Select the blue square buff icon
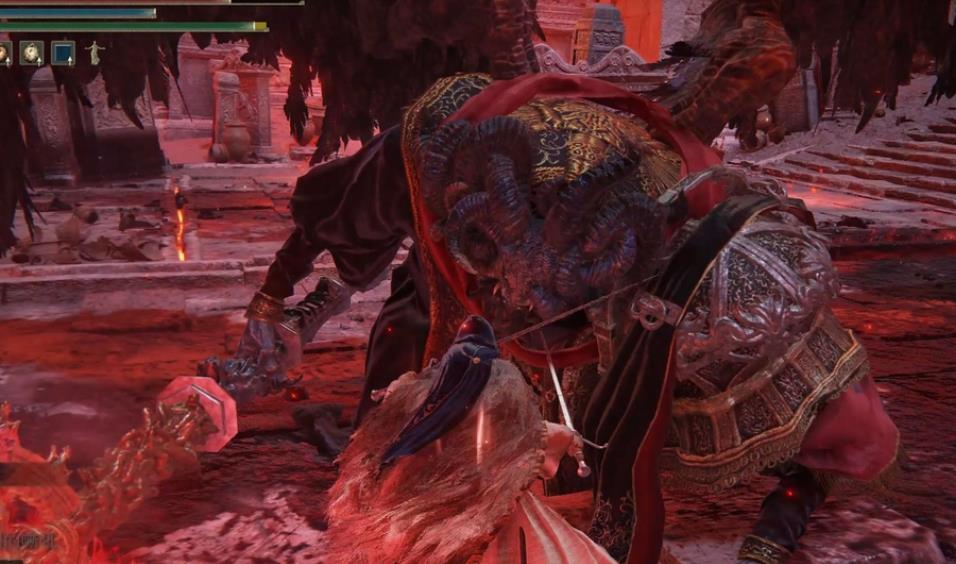Viewport: 956px width, 564px height. [63, 53]
